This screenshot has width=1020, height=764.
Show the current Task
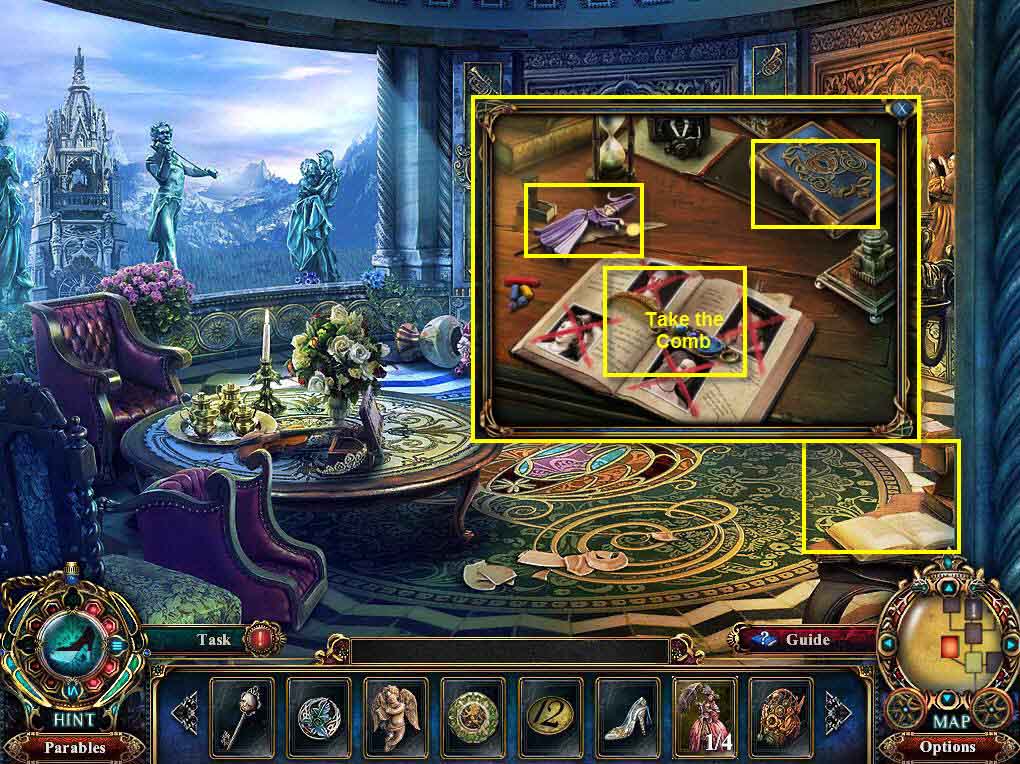point(213,639)
